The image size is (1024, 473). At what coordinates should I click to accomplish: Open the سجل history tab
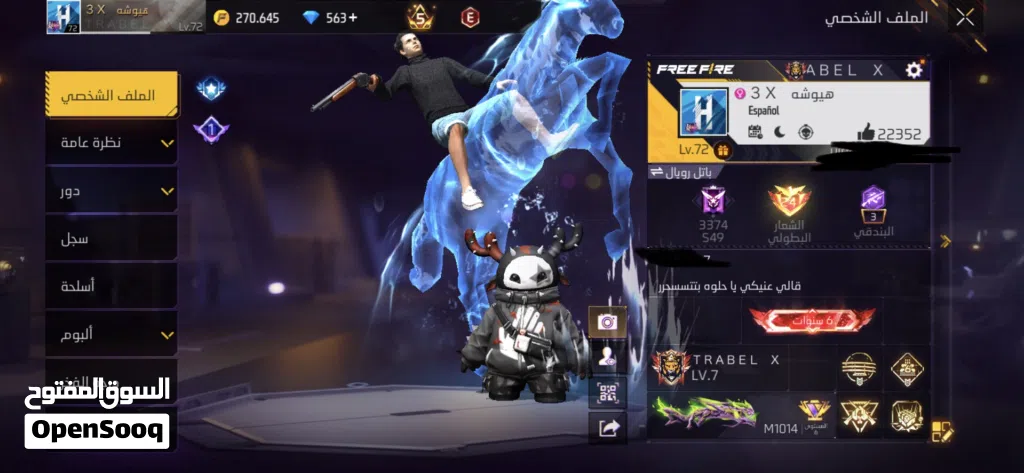coord(112,239)
